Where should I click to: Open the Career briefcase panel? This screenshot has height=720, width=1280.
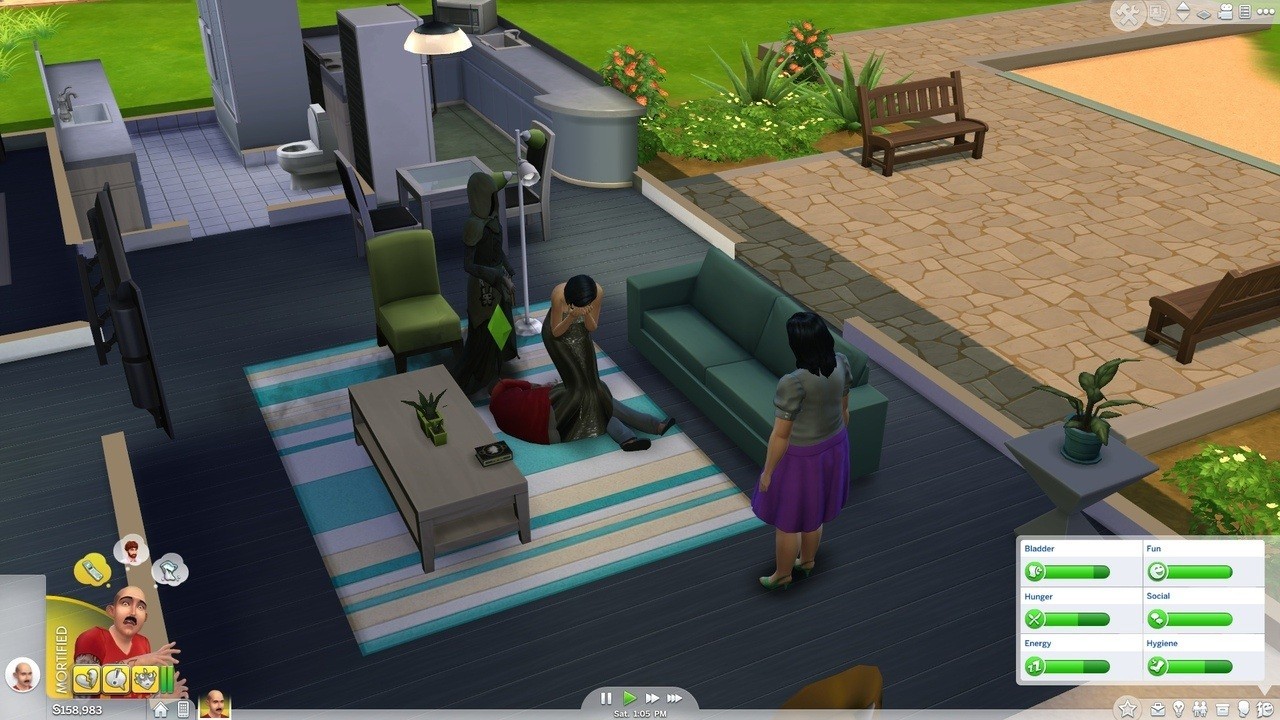pos(1158,709)
